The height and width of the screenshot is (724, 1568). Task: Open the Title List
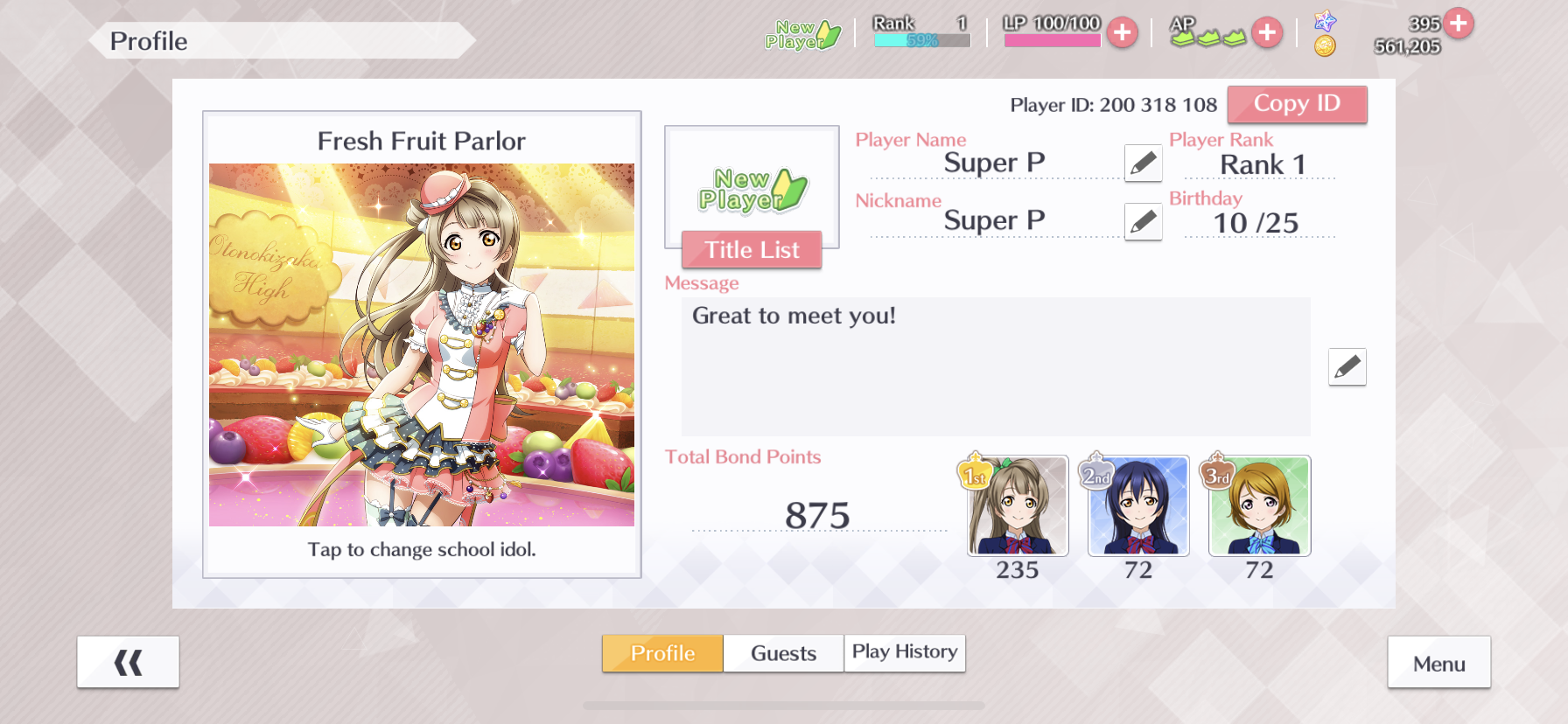click(x=751, y=250)
